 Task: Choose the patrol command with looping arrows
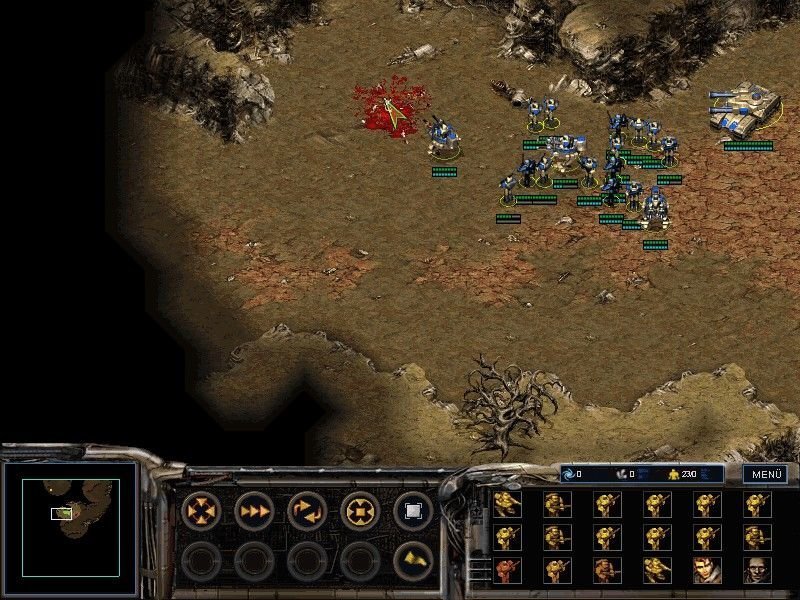tap(307, 511)
